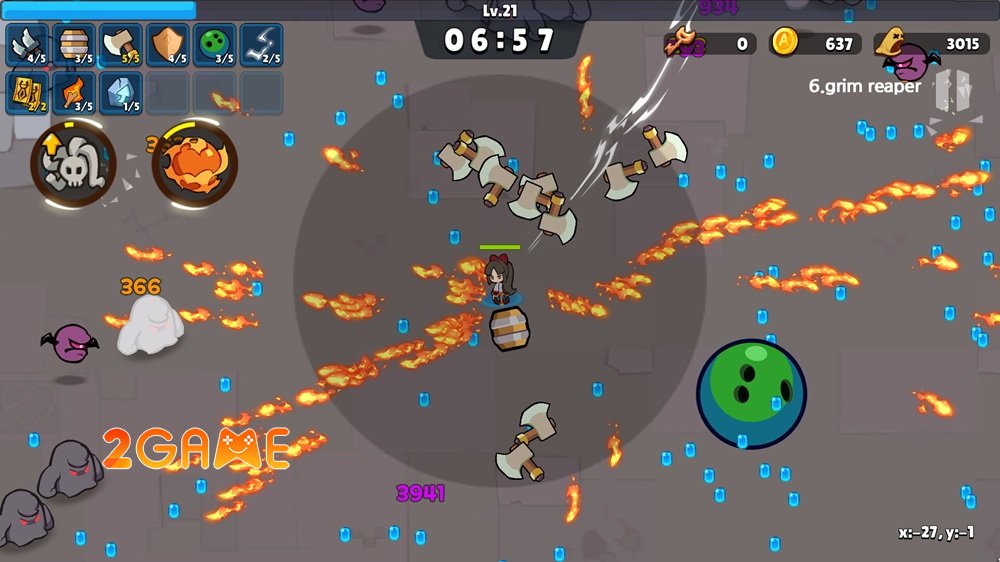Activate the skull bone skill button

tap(72, 162)
